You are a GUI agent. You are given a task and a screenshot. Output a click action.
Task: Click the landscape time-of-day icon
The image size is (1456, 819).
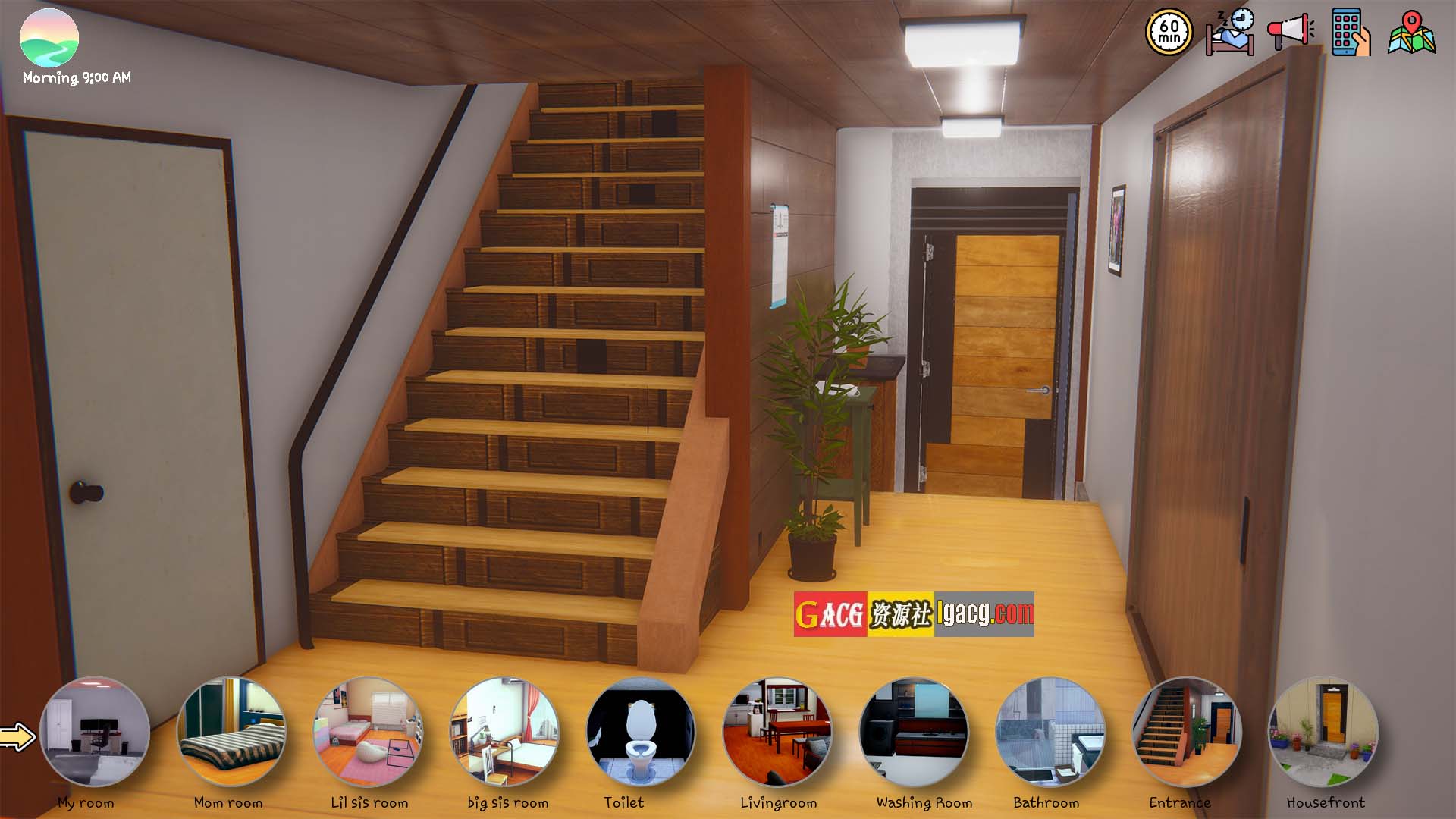49,38
